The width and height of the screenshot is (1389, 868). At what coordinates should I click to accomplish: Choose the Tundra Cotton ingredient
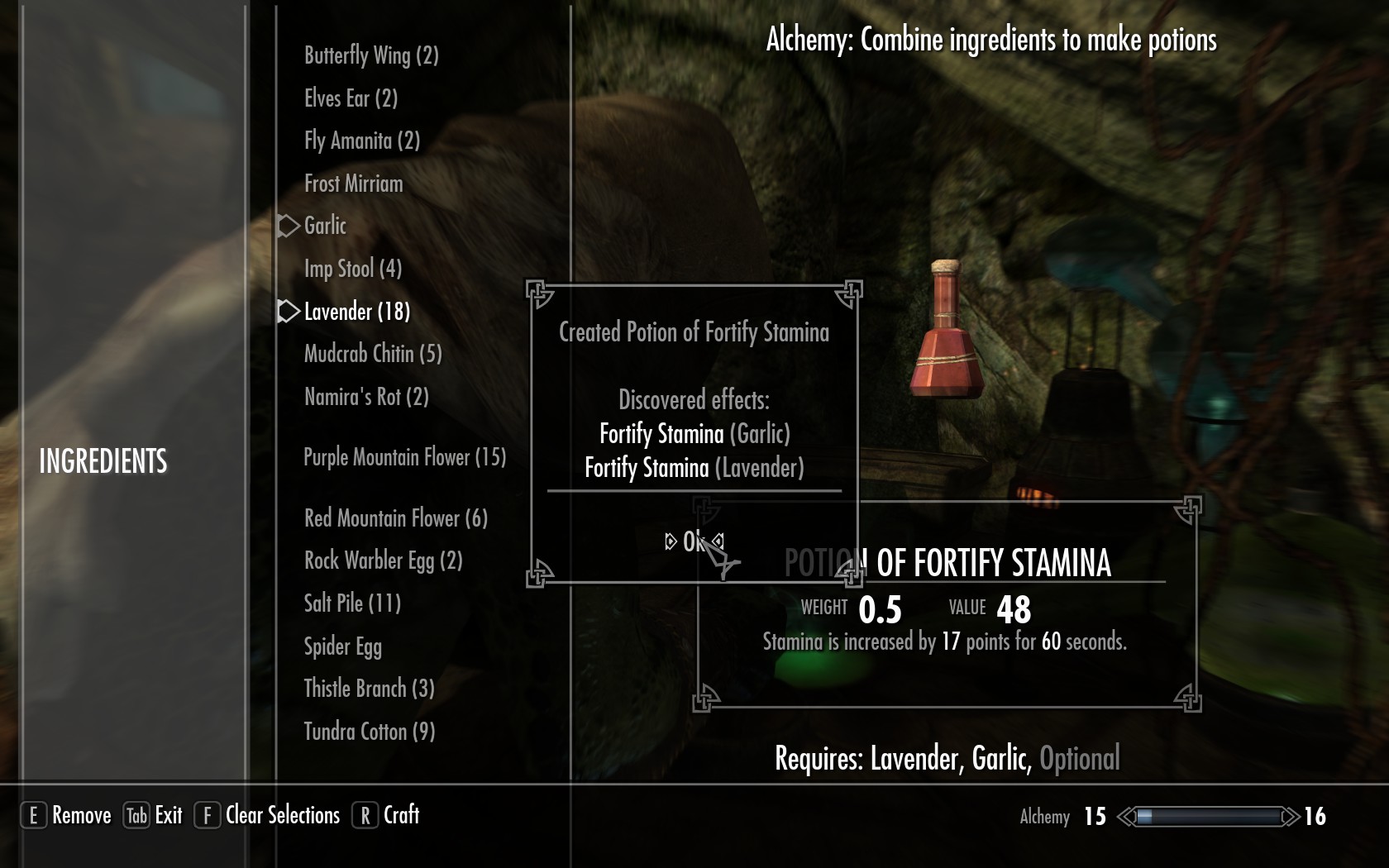point(369,732)
